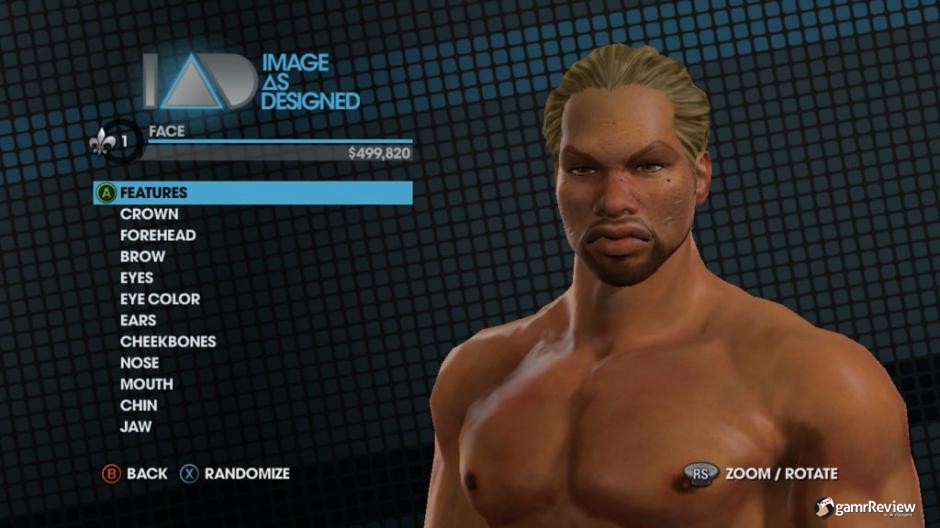Choose the Forehead entry

(x=158, y=236)
